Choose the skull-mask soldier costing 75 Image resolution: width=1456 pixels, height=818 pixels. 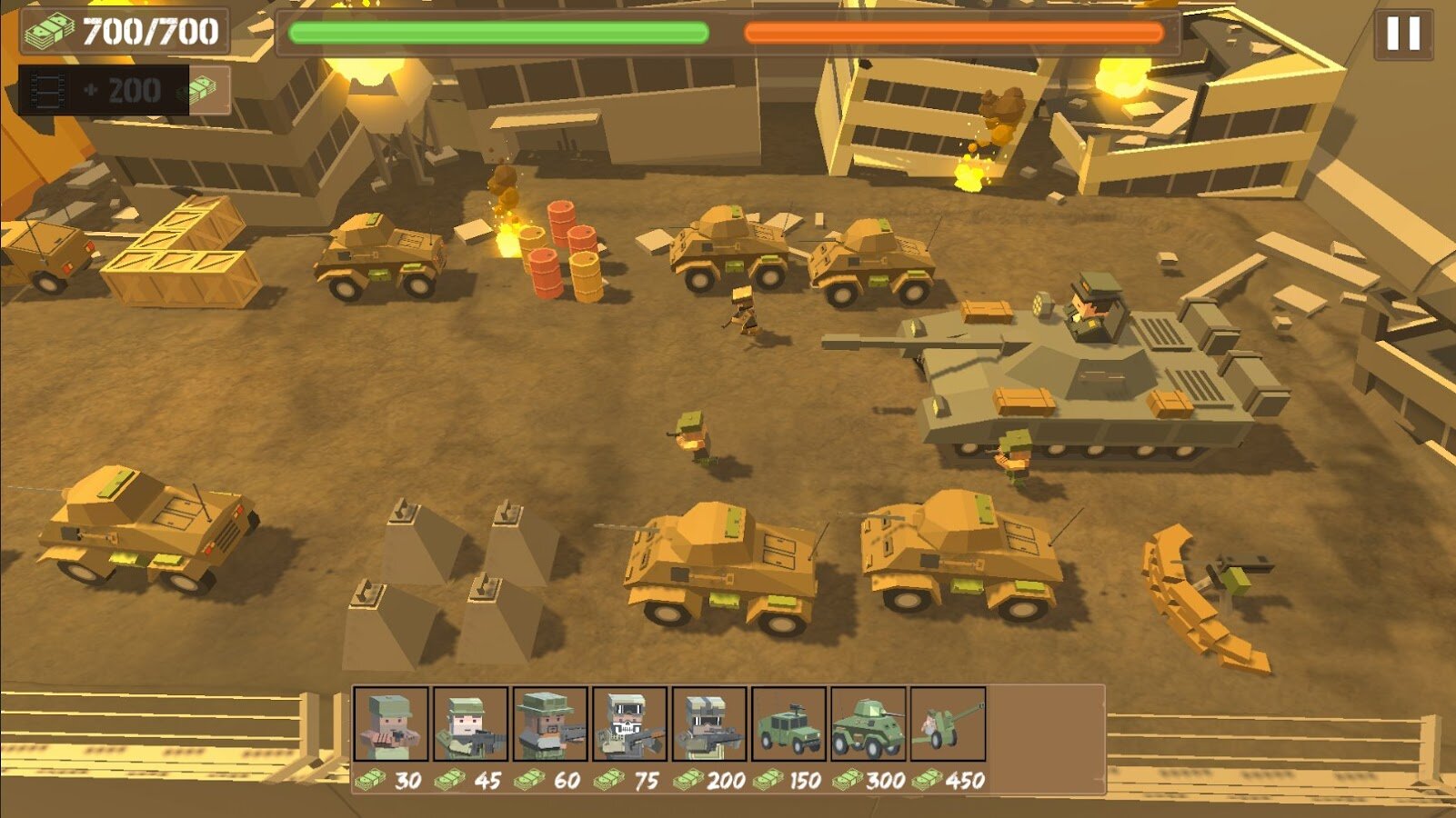point(629,723)
